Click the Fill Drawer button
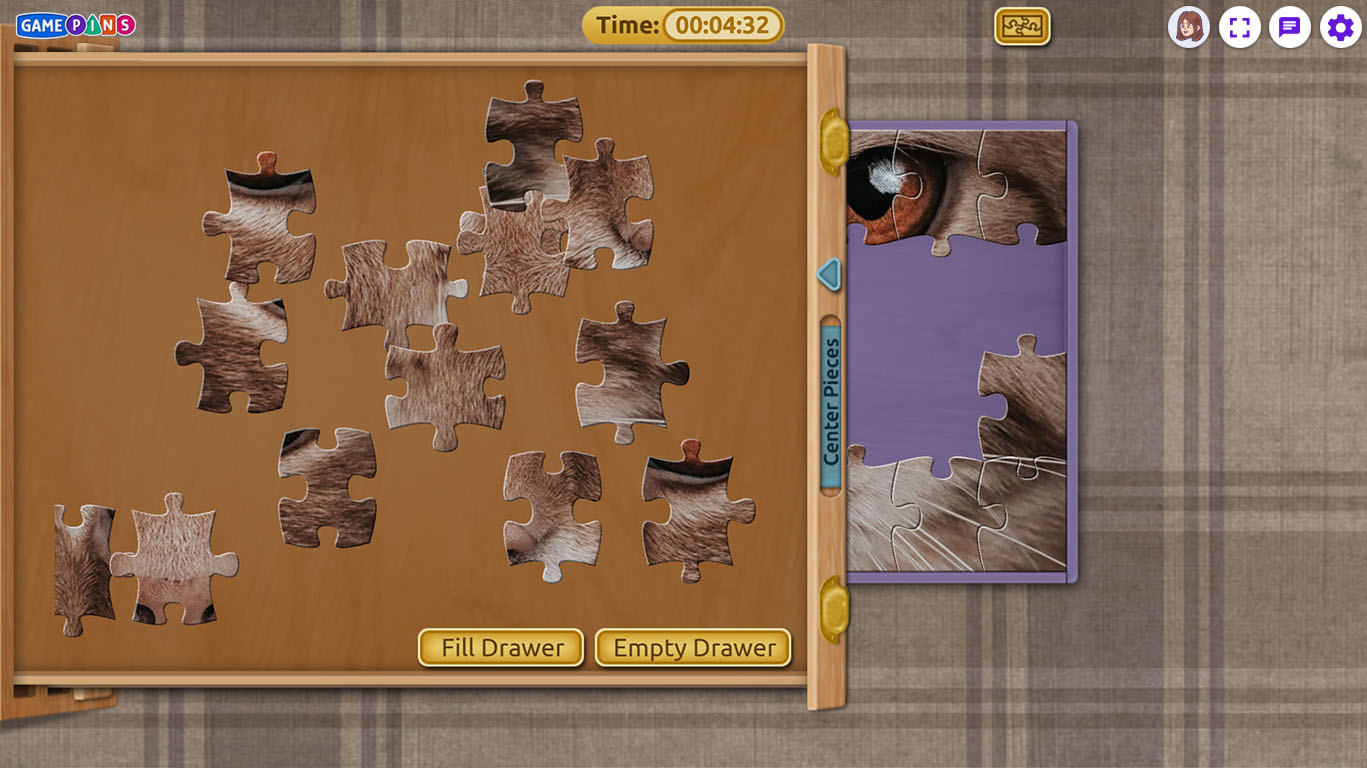 [x=501, y=648]
